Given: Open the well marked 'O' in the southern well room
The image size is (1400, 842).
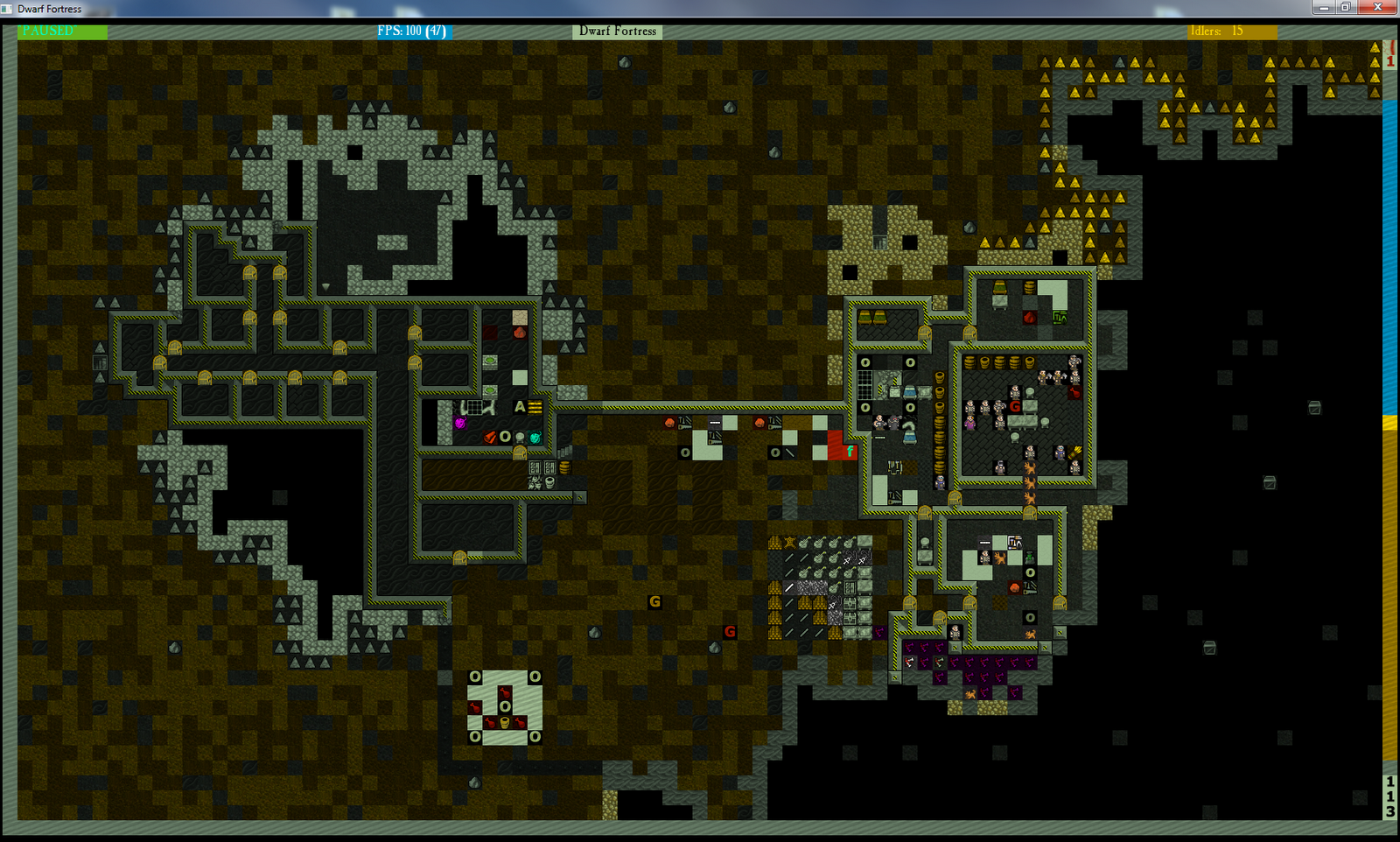Looking at the screenshot, I should (505, 706).
